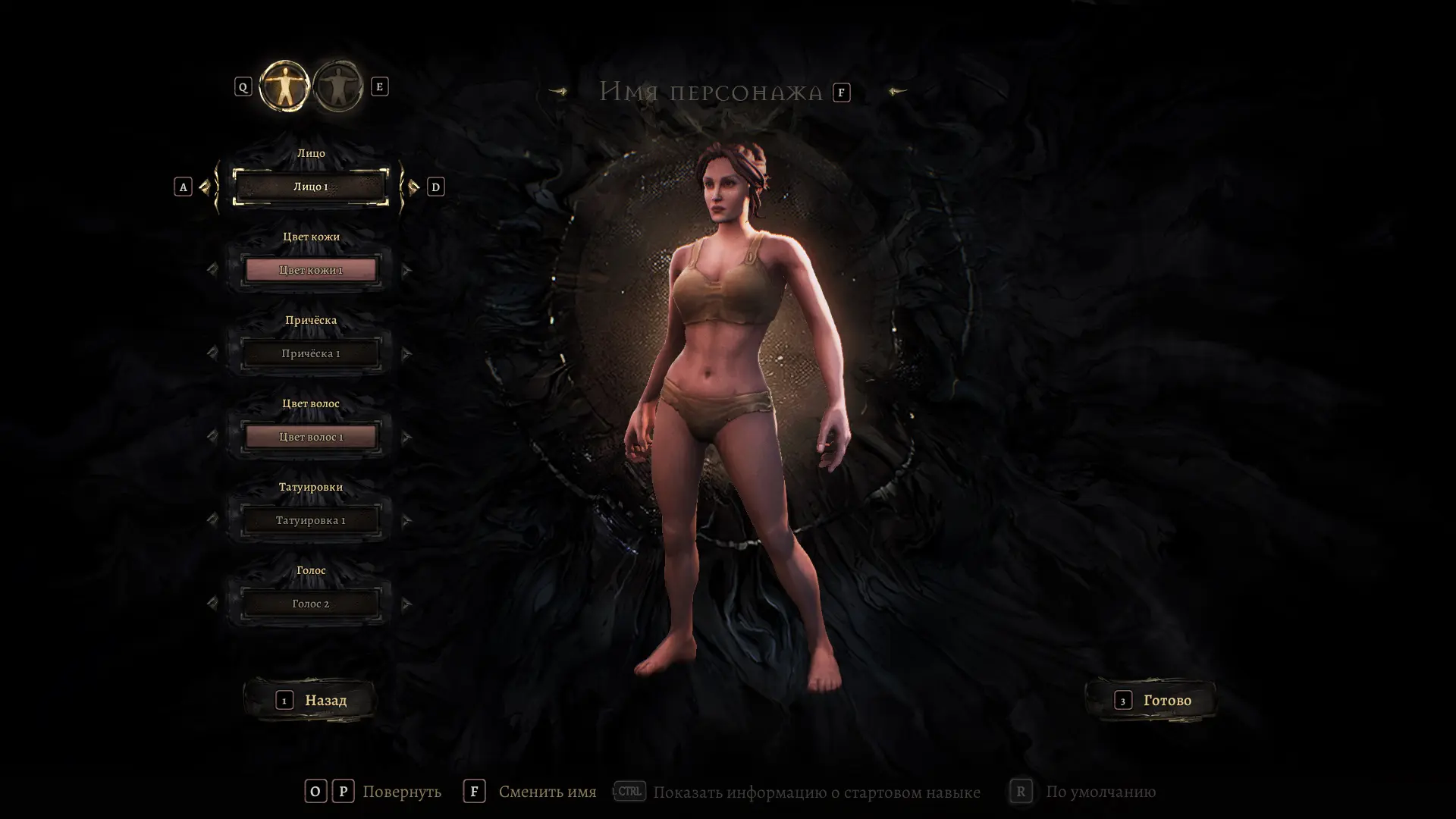Switch to next voice after Голос 2
1456x819 pixels.
coord(407,604)
